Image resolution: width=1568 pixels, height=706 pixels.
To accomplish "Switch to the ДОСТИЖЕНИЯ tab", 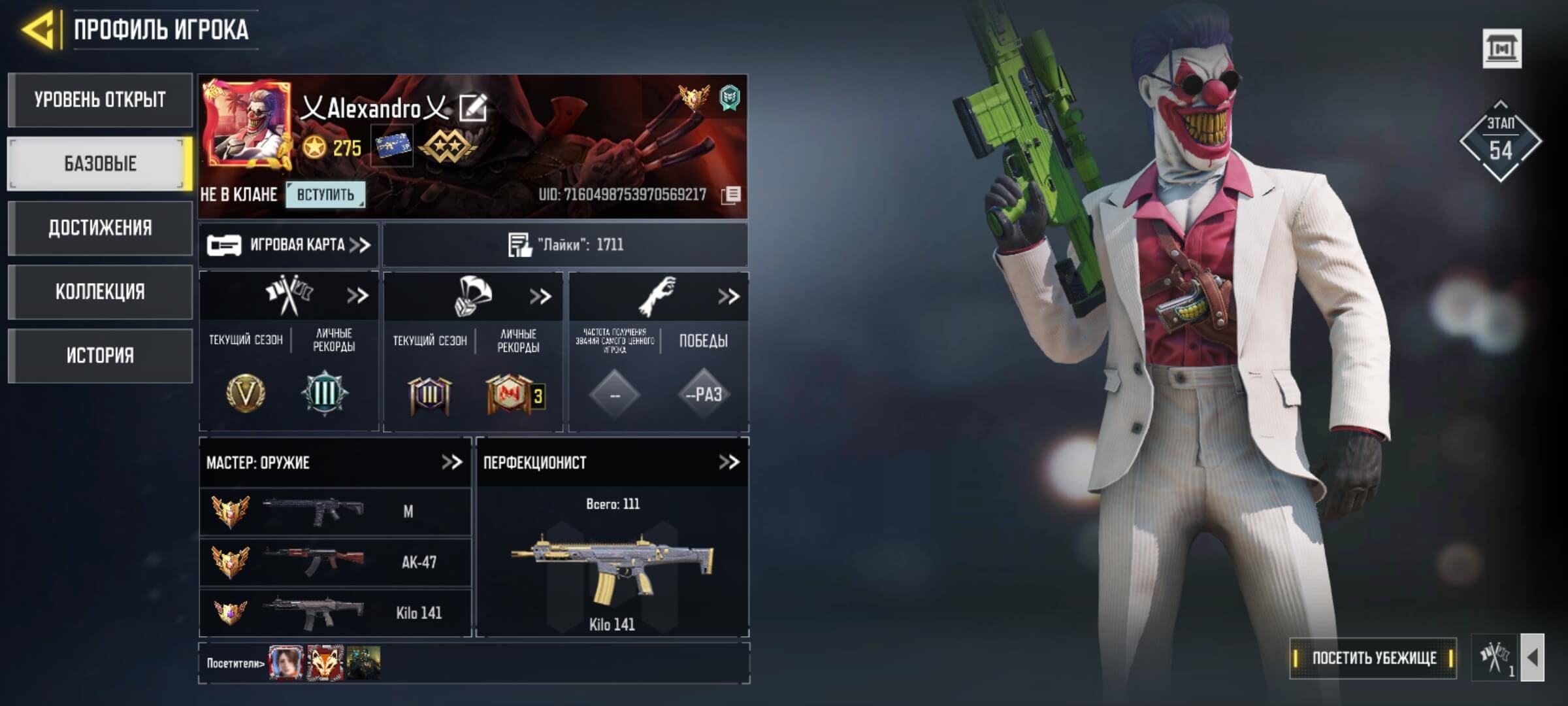I will click(x=100, y=227).
